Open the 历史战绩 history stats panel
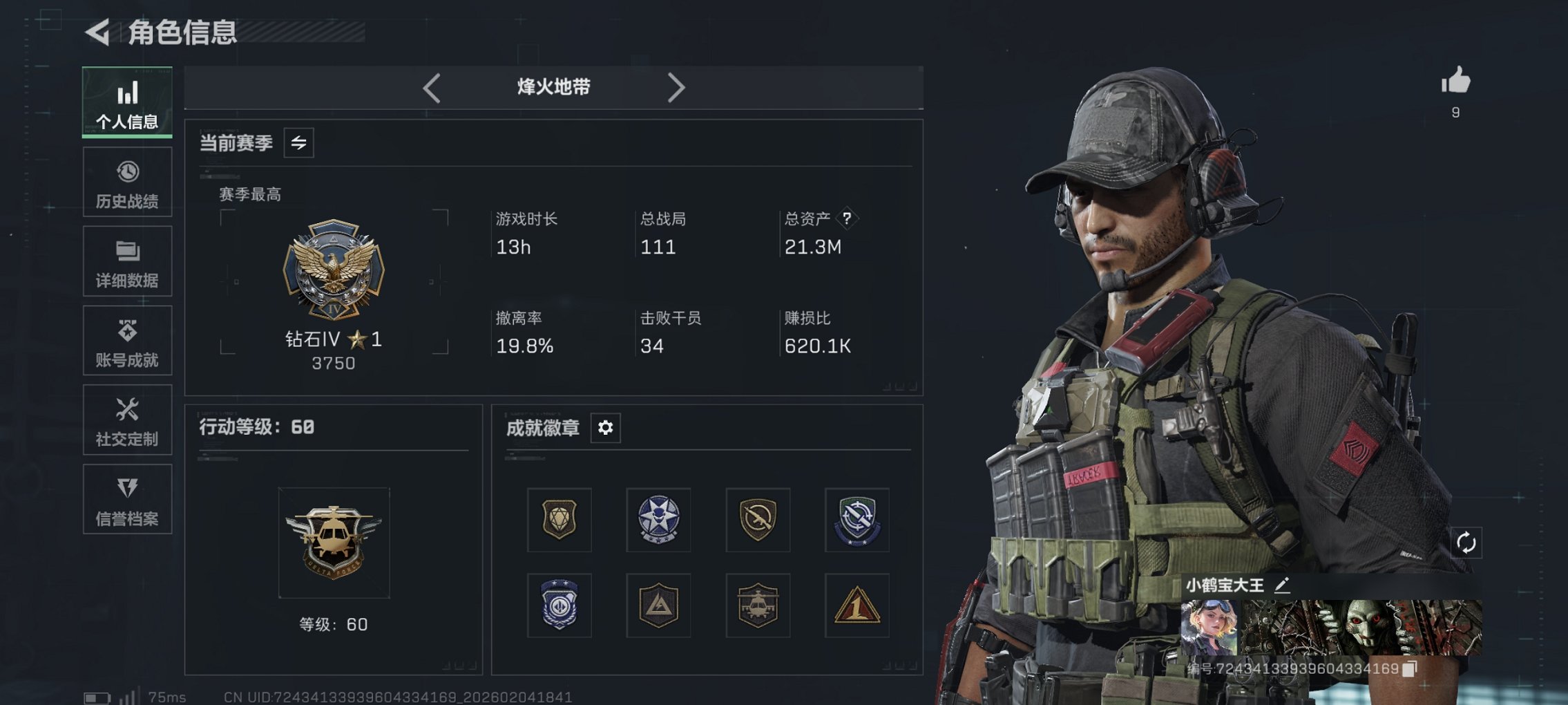The image size is (1568, 705). point(127,182)
